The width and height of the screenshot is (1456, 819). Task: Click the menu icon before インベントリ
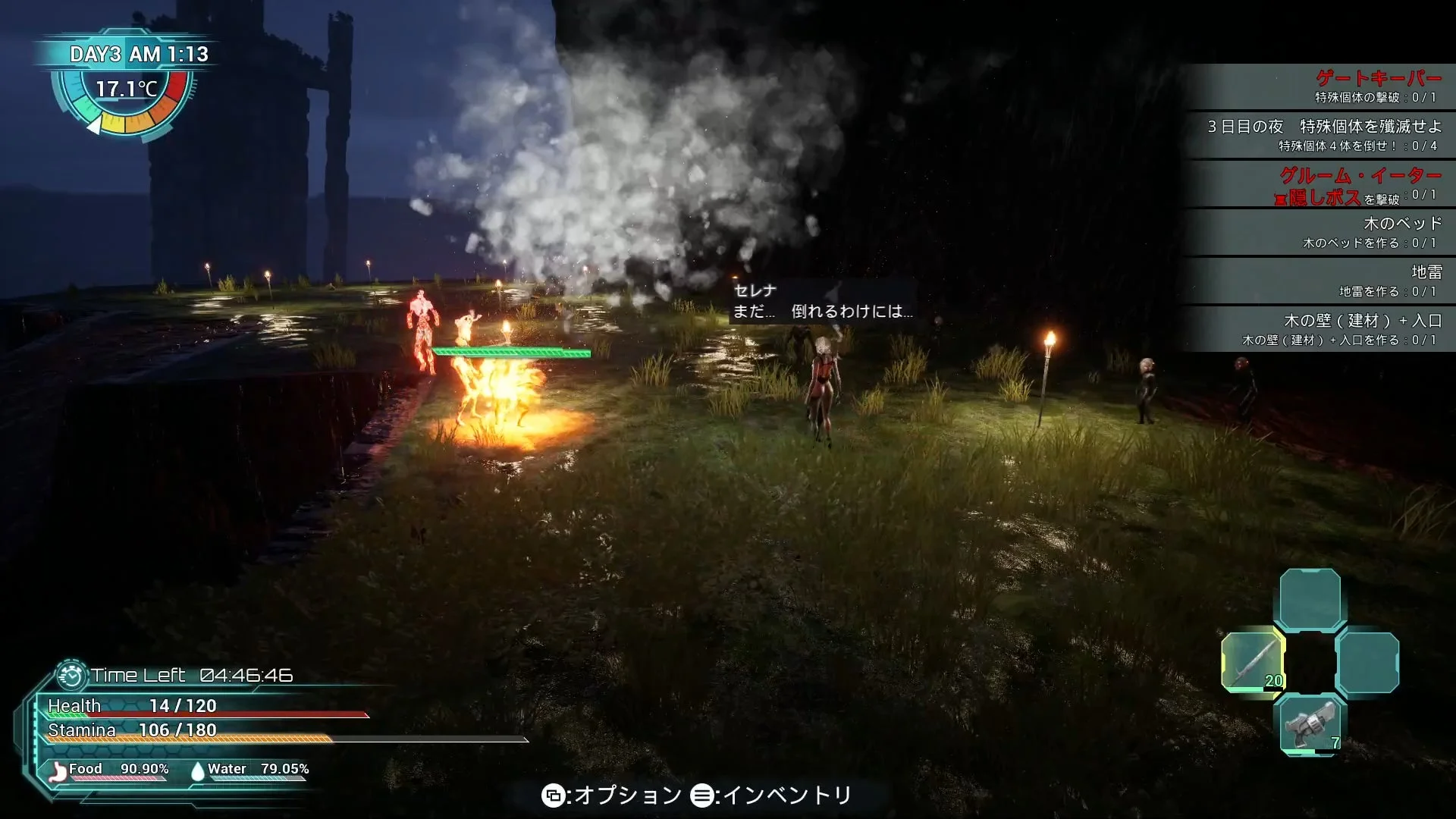703,796
